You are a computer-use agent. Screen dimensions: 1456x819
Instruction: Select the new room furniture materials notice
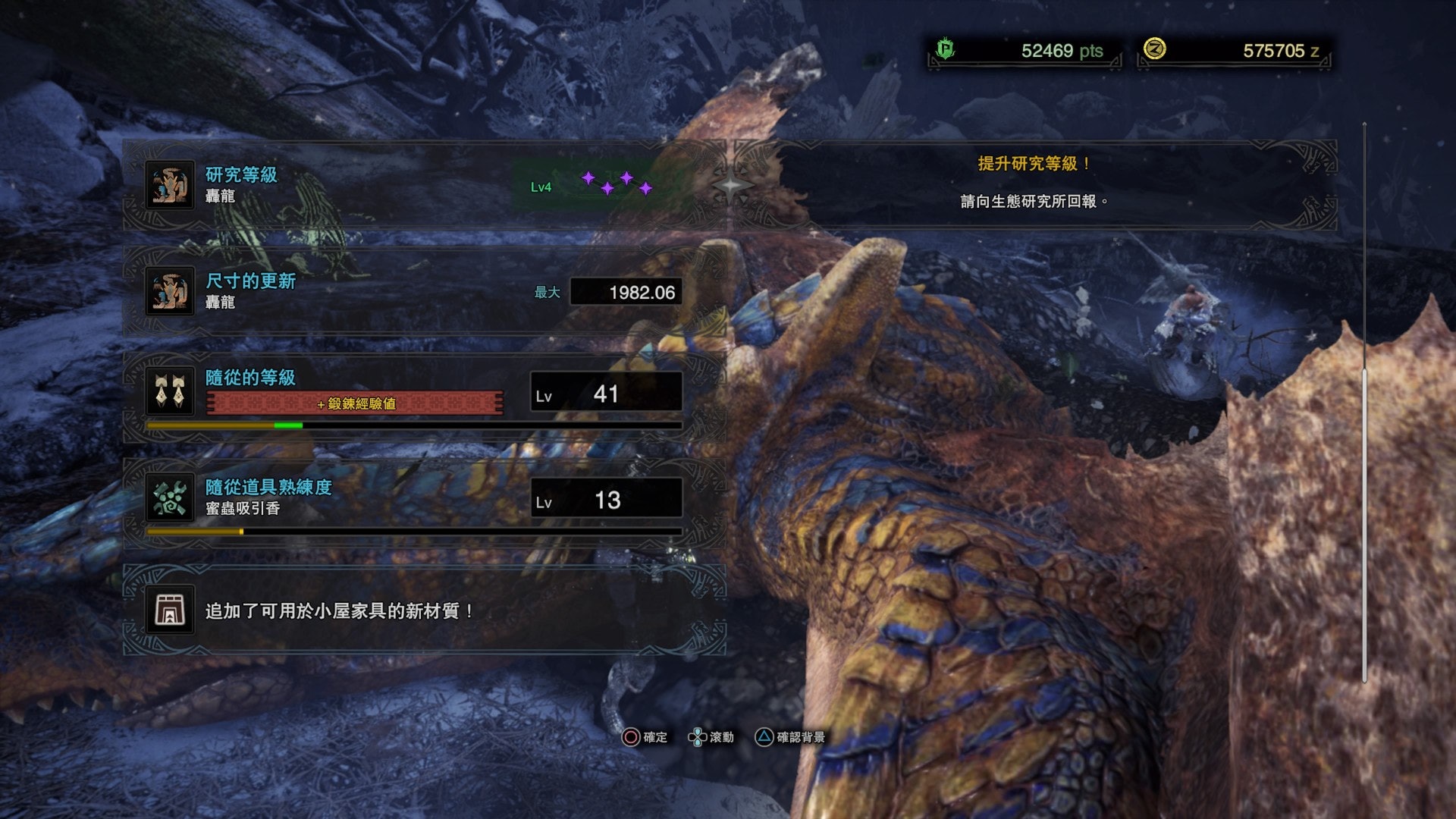click(425, 610)
